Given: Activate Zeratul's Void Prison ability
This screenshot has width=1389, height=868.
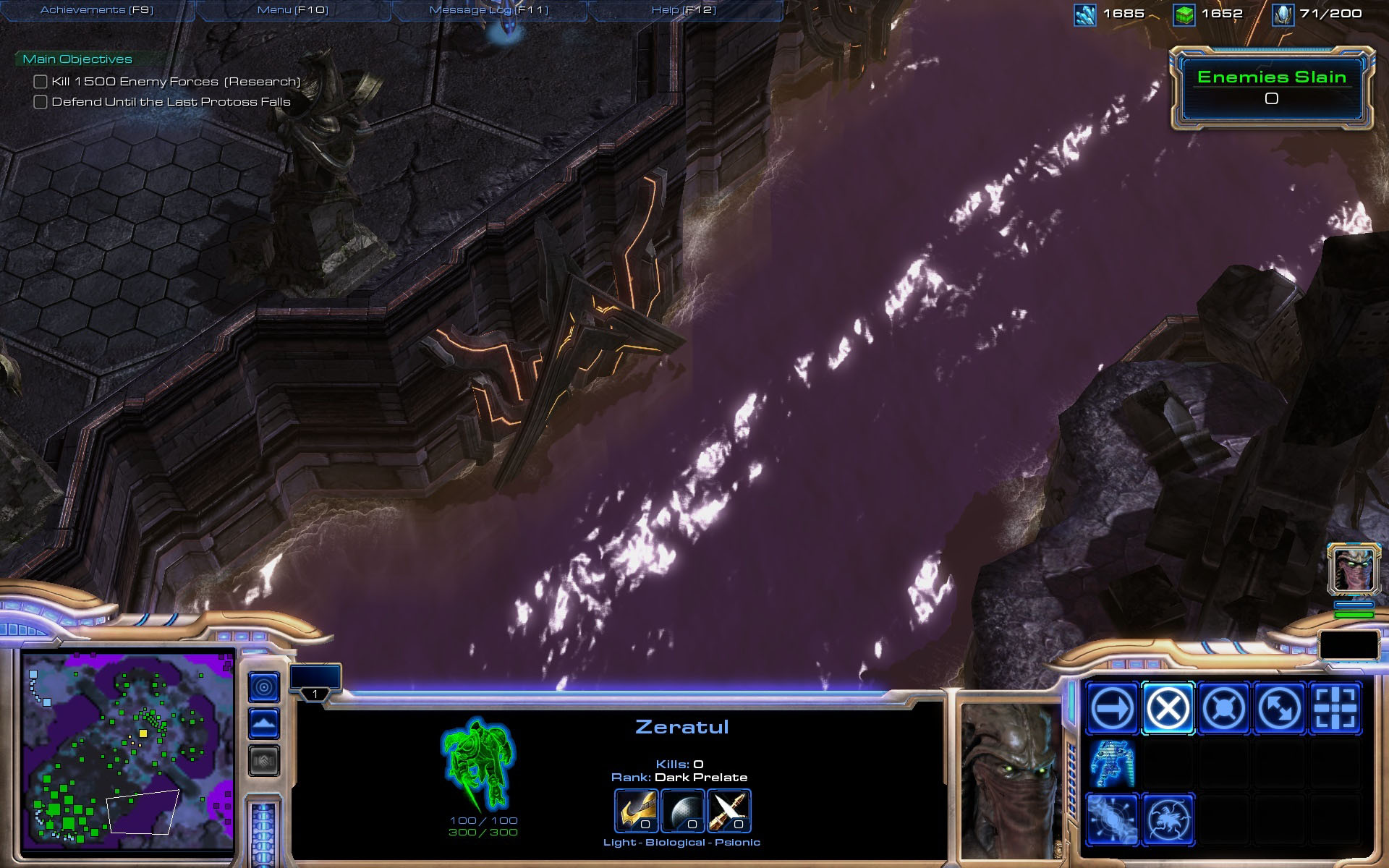Looking at the screenshot, I should click(x=1168, y=820).
